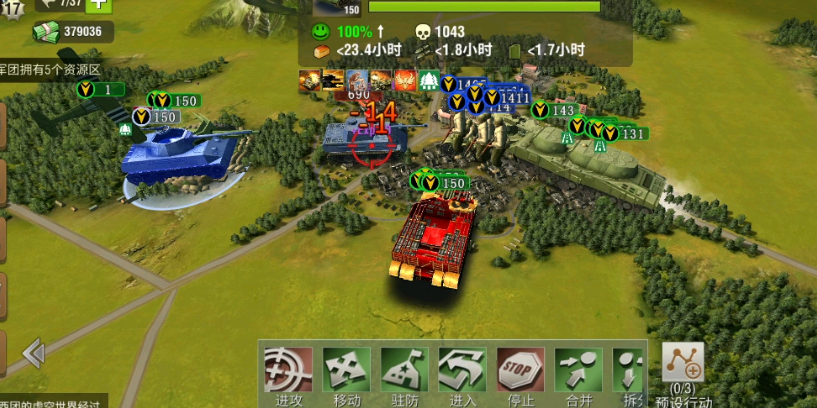
Task: Open 预设行动 preset actions
Action: point(684,370)
